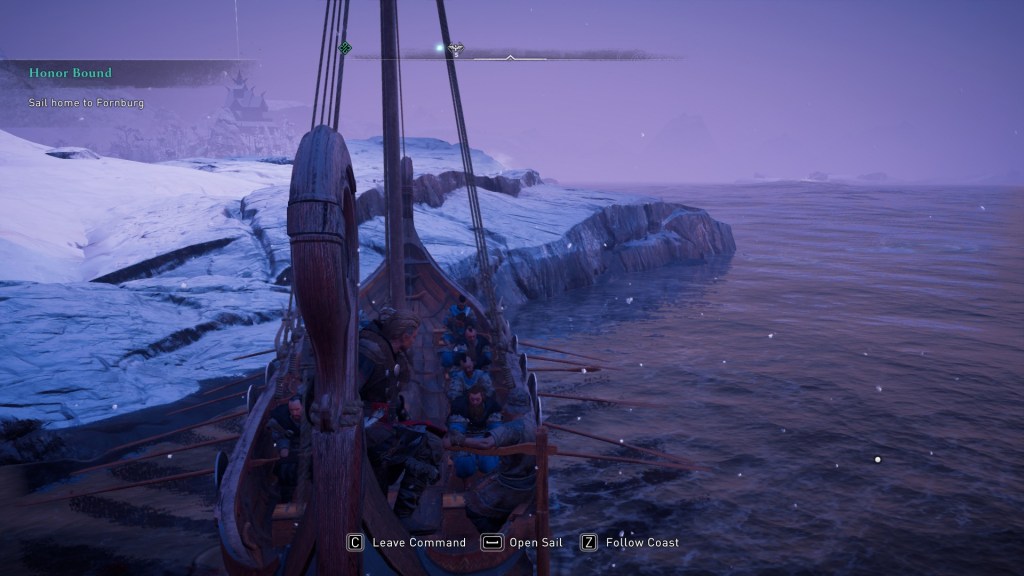Image resolution: width=1024 pixels, height=576 pixels.
Task: Choose the Leave Command action
Action: coord(407,542)
